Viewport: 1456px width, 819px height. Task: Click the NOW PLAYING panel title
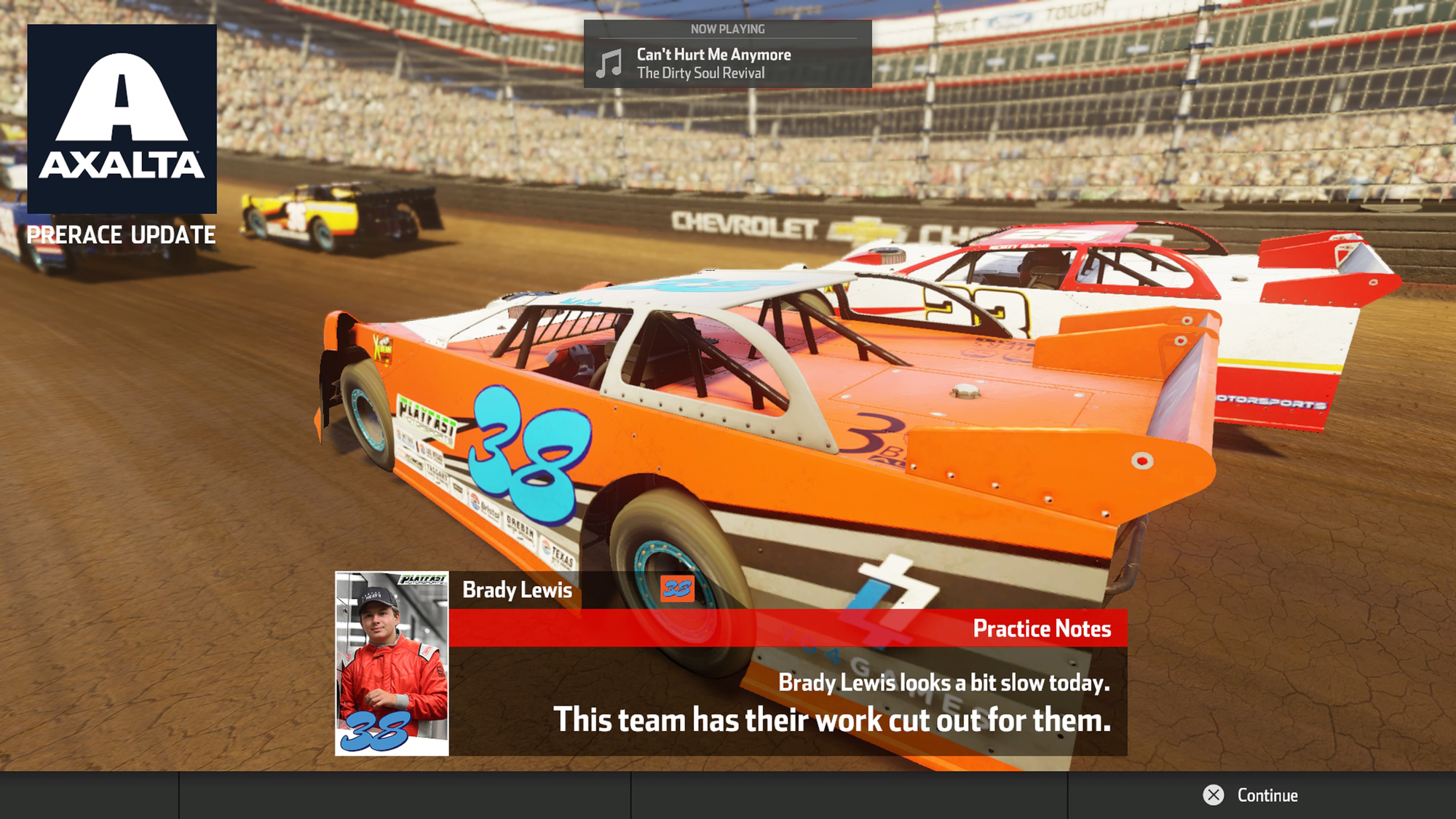point(728,28)
